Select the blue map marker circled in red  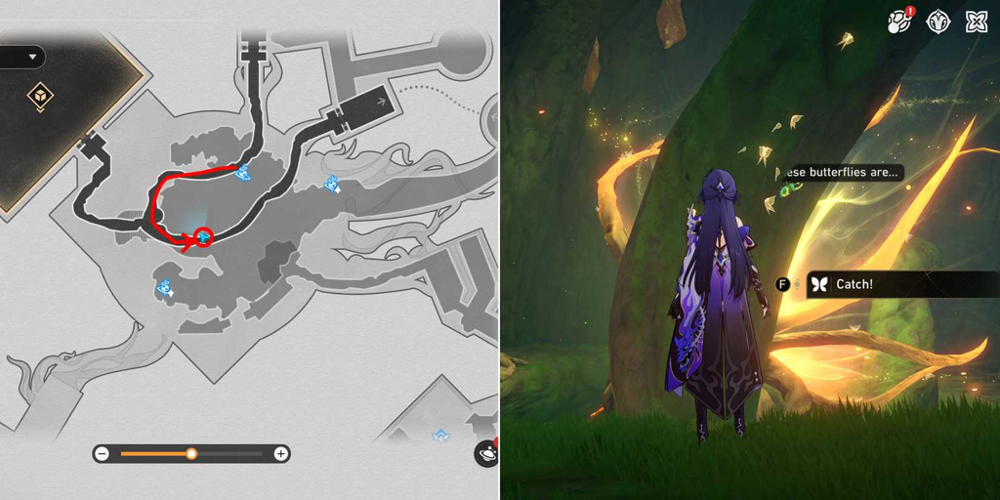204,237
